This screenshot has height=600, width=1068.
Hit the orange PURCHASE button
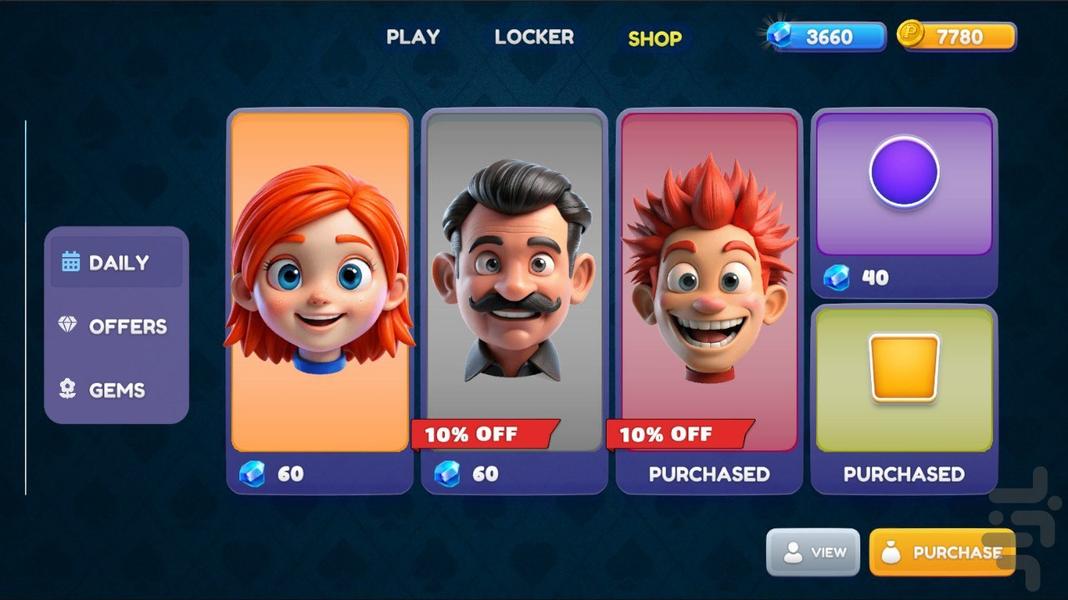[941, 552]
